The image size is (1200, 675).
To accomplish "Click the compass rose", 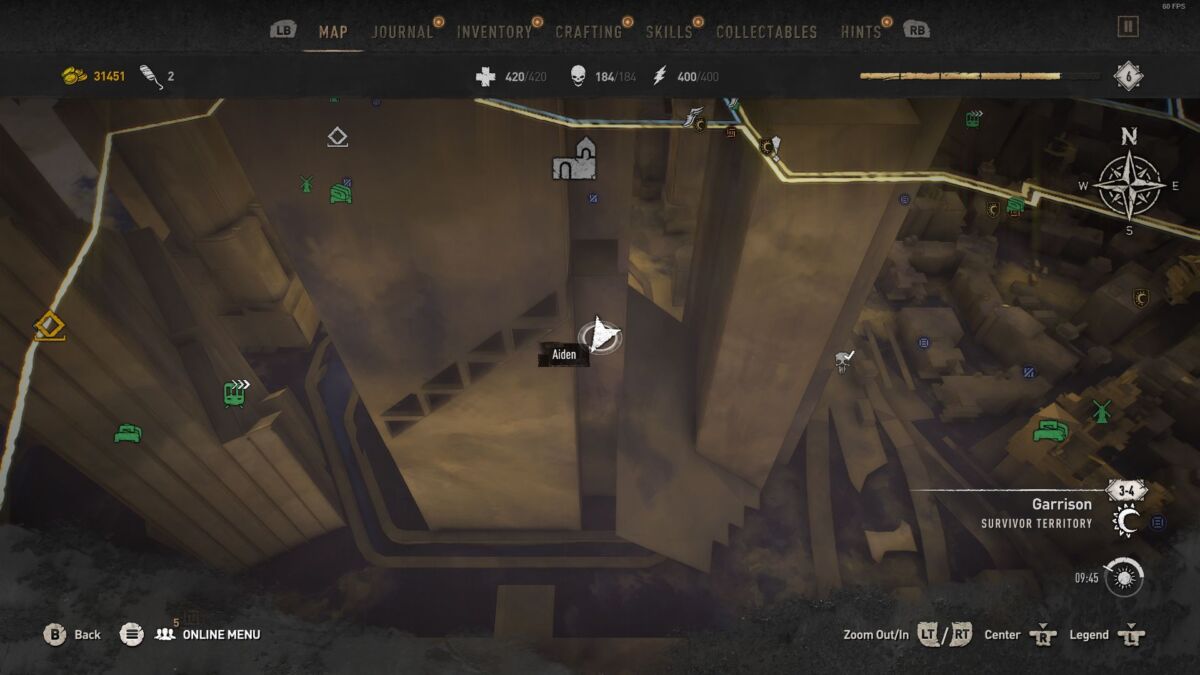I will (1129, 185).
